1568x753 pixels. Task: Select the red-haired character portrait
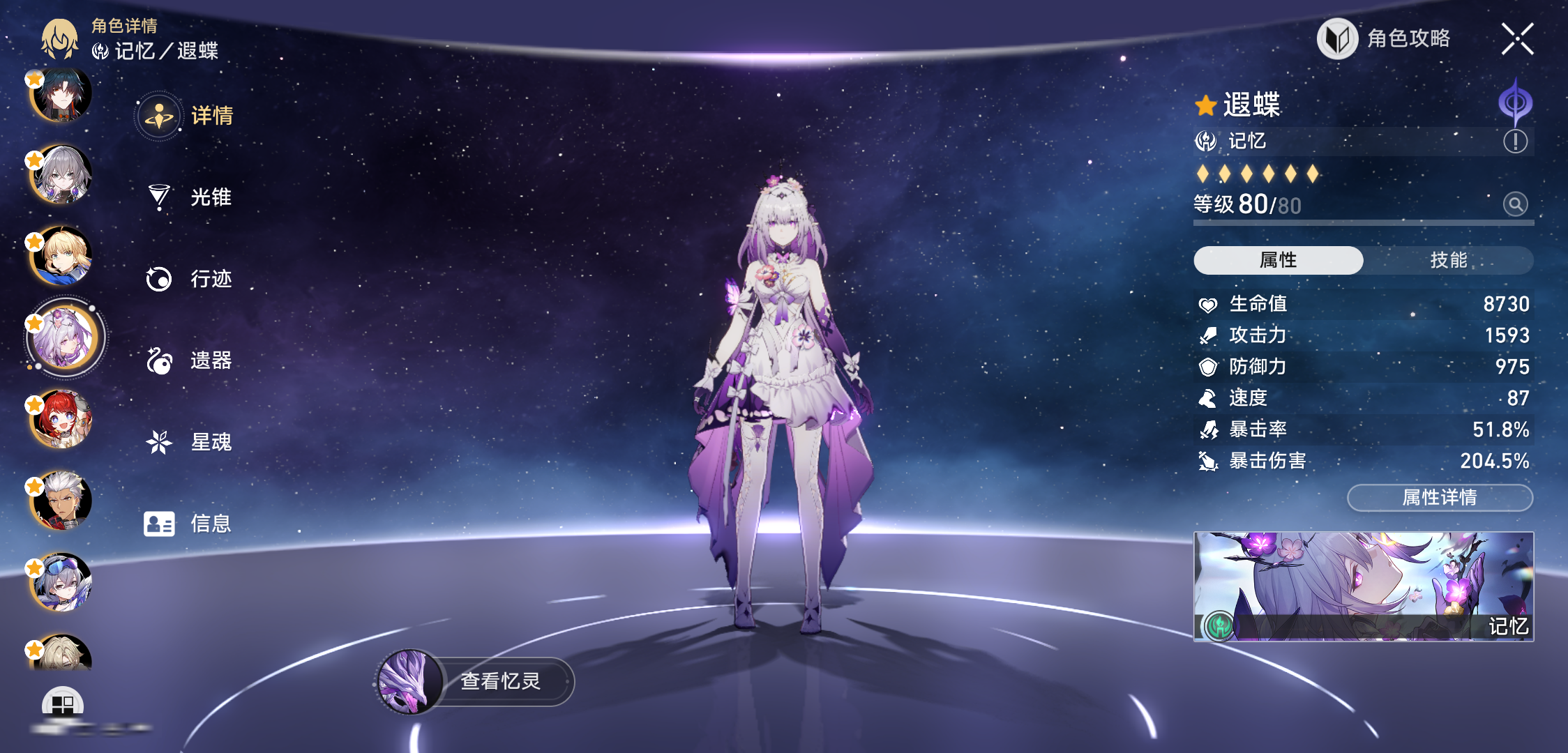pyautogui.click(x=61, y=420)
